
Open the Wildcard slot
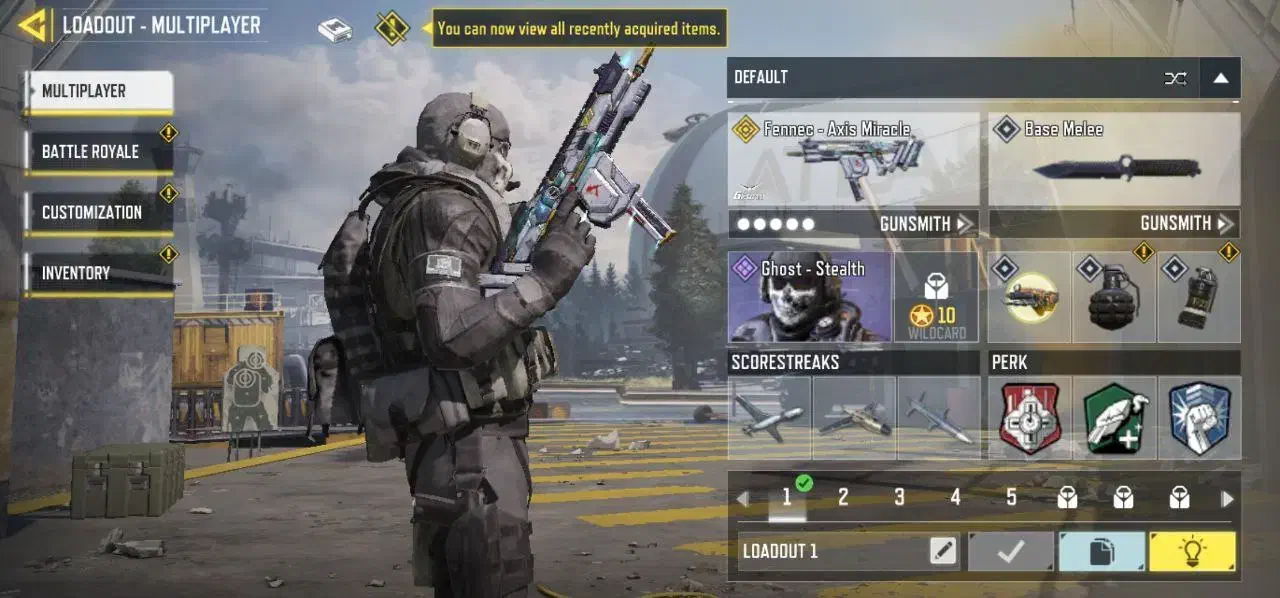coord(936,297)
